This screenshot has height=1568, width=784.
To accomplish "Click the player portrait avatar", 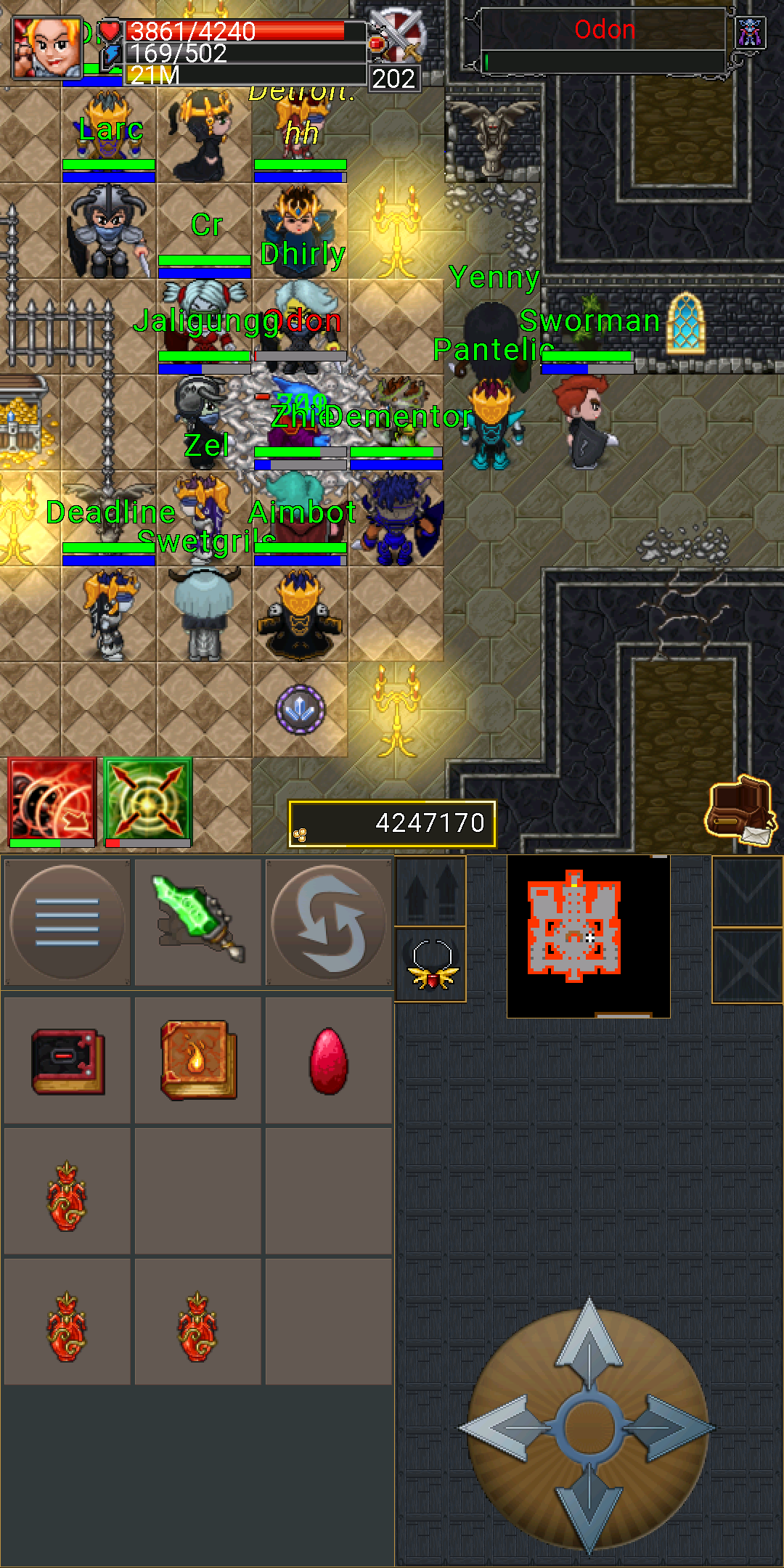I will click(x=48, y=47).
